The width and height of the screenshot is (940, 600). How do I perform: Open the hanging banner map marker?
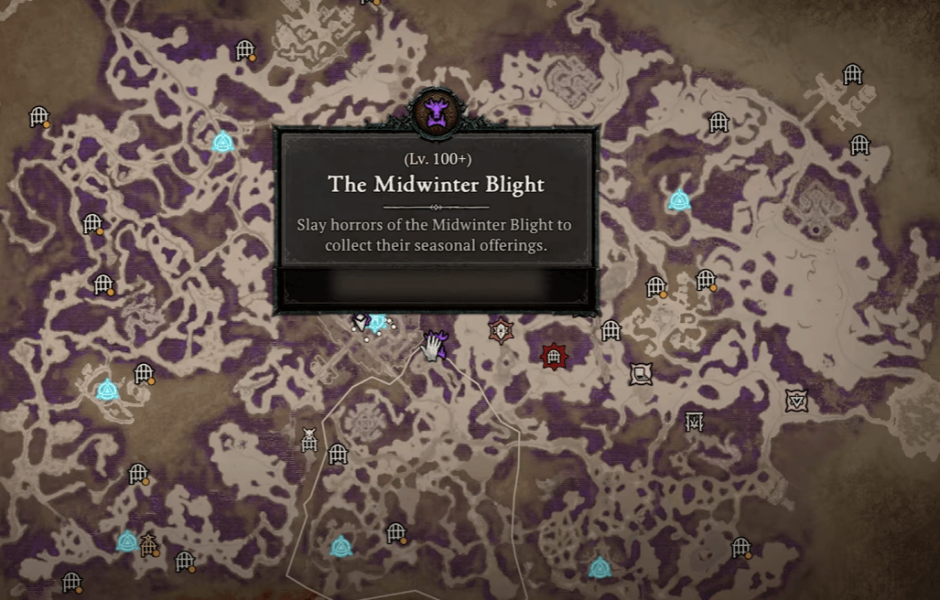click(x=694, y=421)
